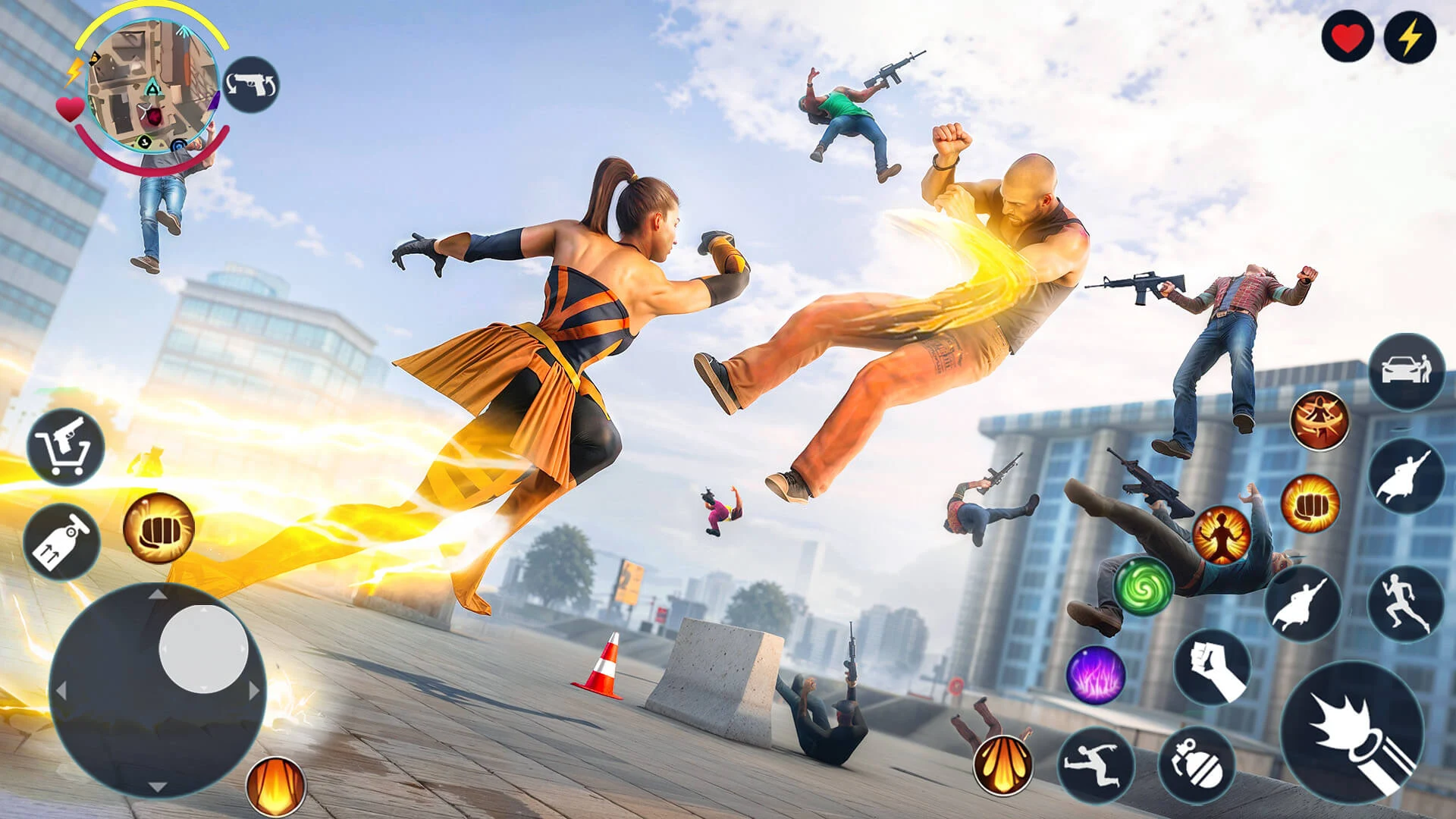Image resolution: width=1456 pixels, height=819 pixels.
Task: Switch weapon using the pistol swap button
Action: tap(251, 85)
